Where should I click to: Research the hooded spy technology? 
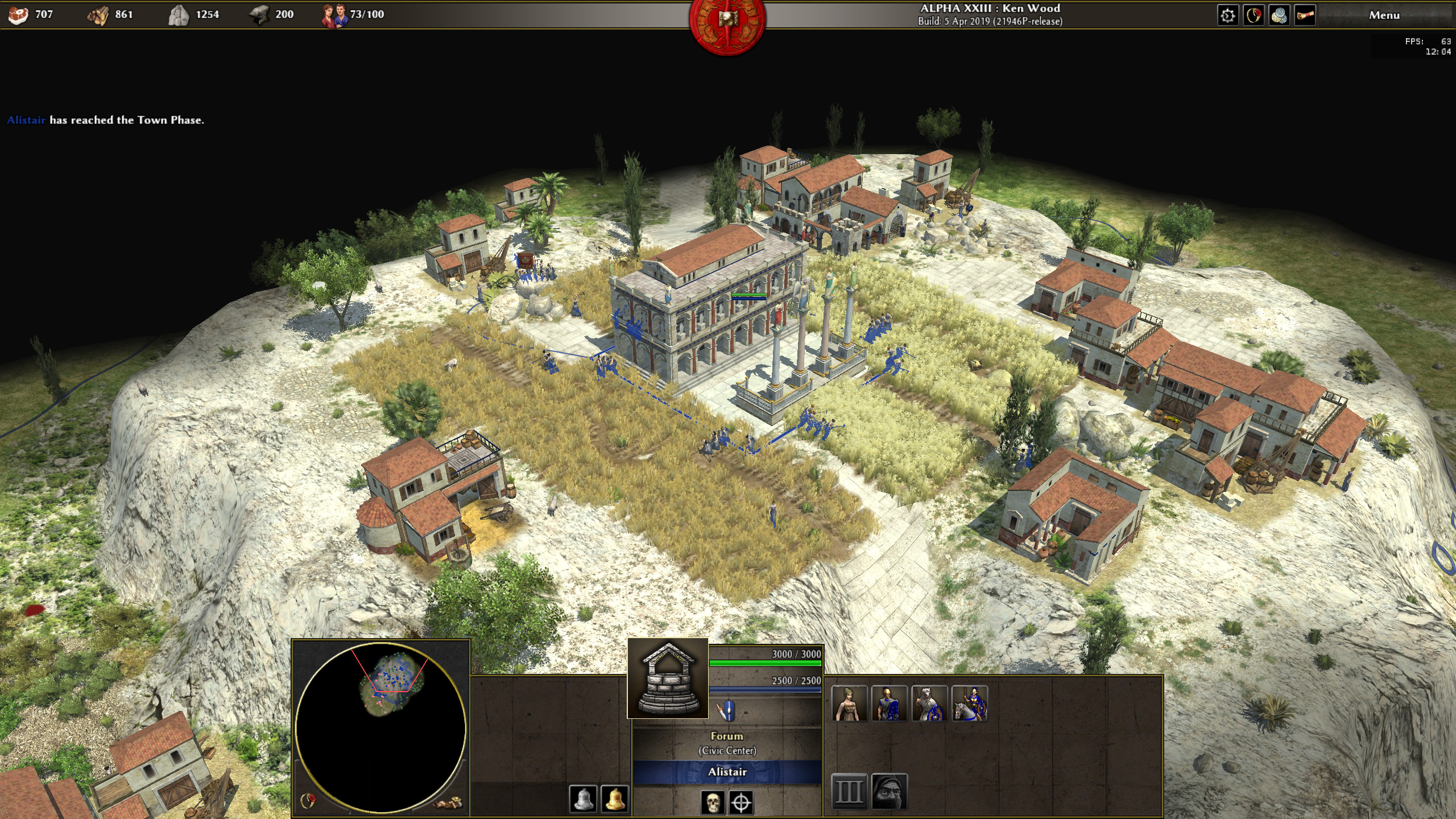click(x=889, y=791)
